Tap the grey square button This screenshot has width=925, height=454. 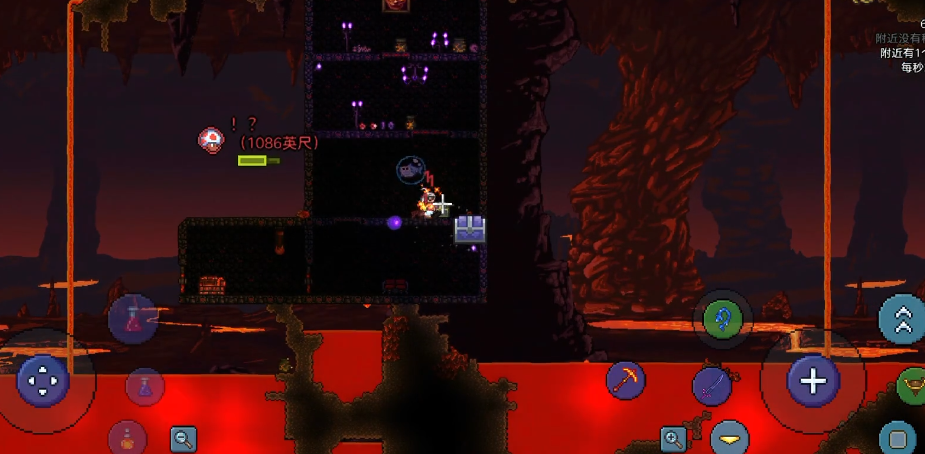point(898,438)
